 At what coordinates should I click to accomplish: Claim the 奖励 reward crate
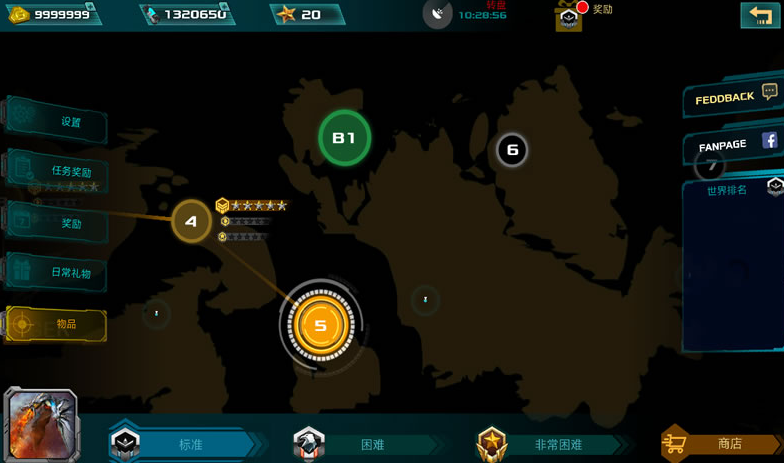pos(569,17)
